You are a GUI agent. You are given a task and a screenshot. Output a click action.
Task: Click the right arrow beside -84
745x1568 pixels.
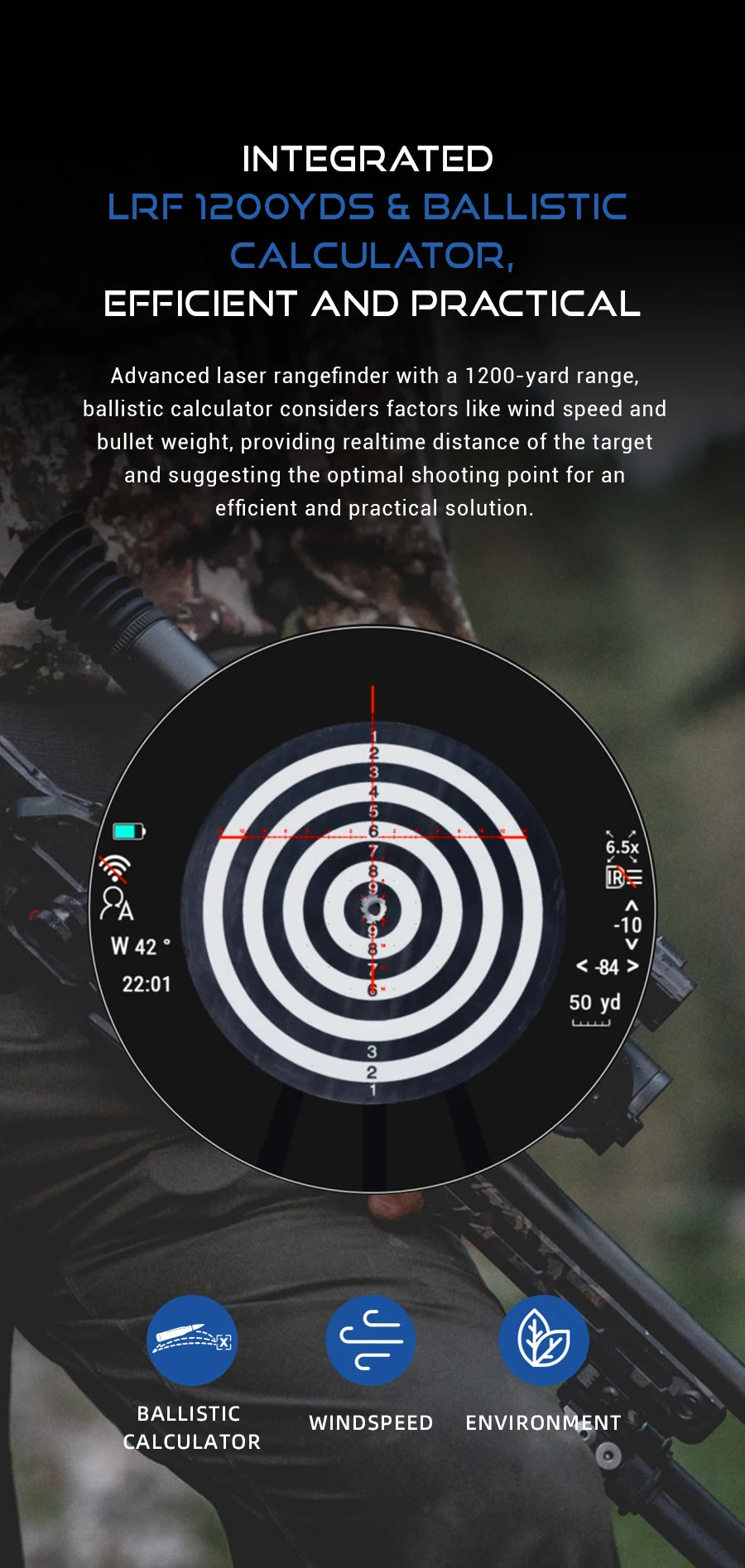tap(633, 966)
